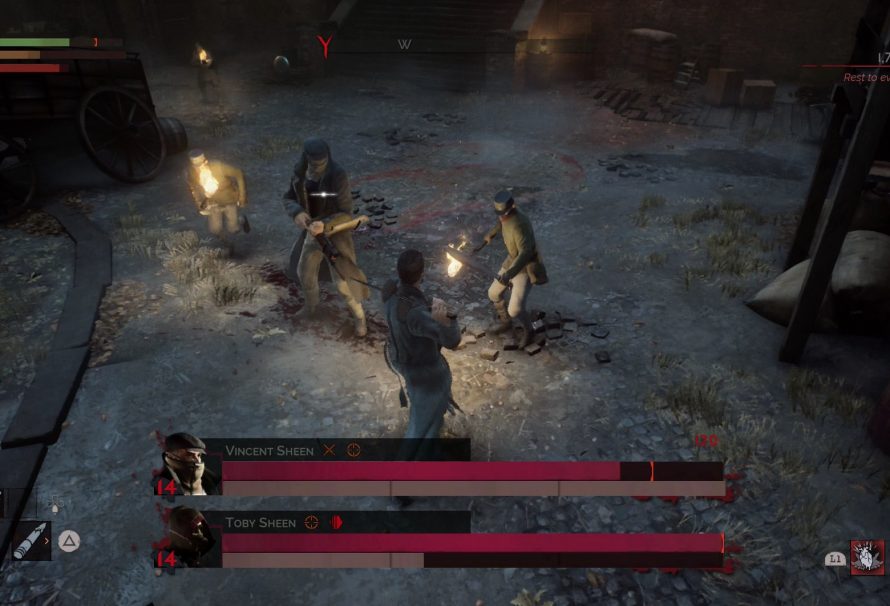Activate the red heart ability icon
The image size is (890, 606).
866,557
